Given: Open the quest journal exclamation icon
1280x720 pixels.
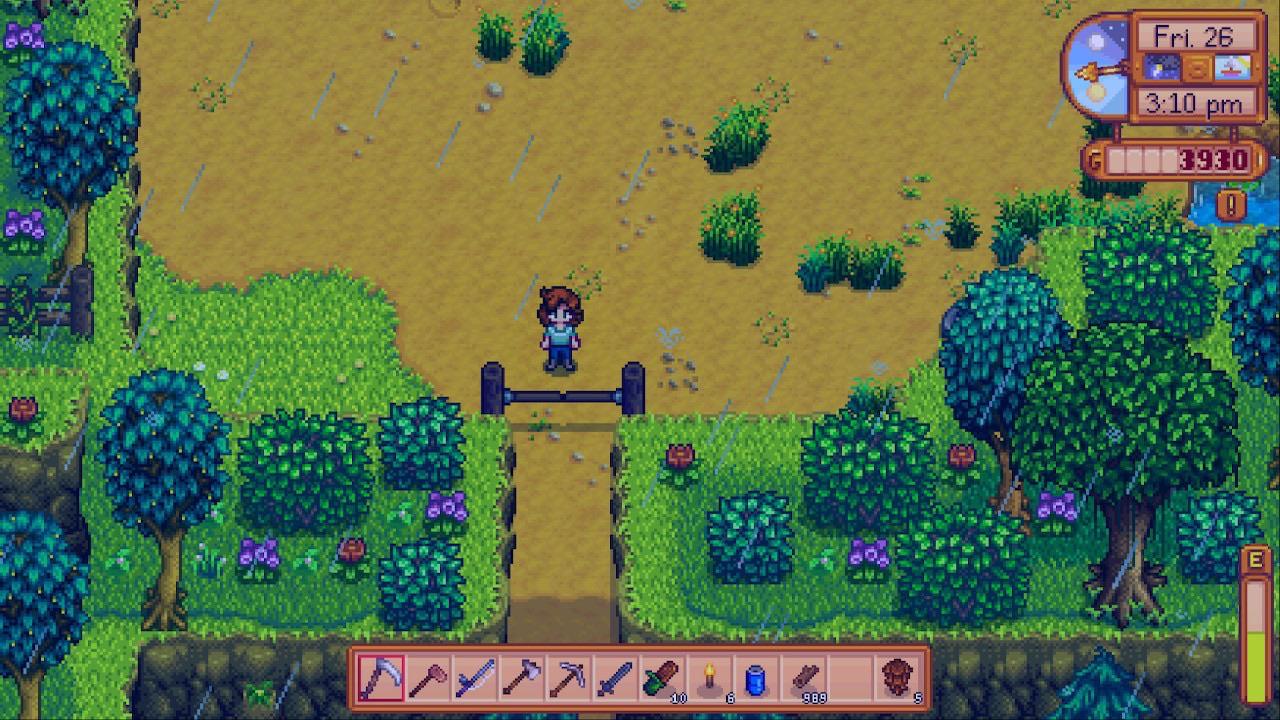Looking at the screenshot, I should (x=1229, y=203).
